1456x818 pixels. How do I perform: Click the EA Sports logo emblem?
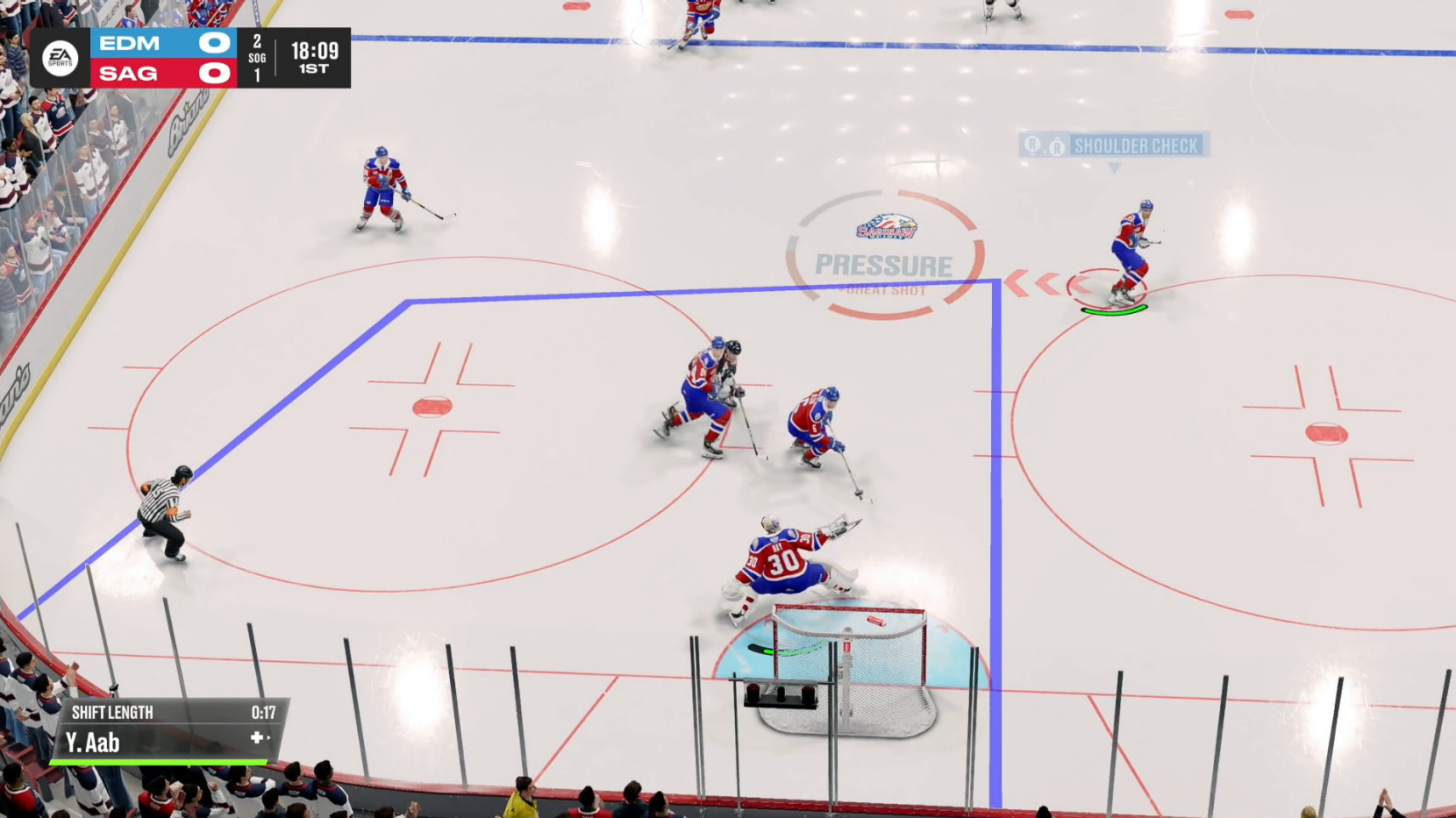point(58,57)
